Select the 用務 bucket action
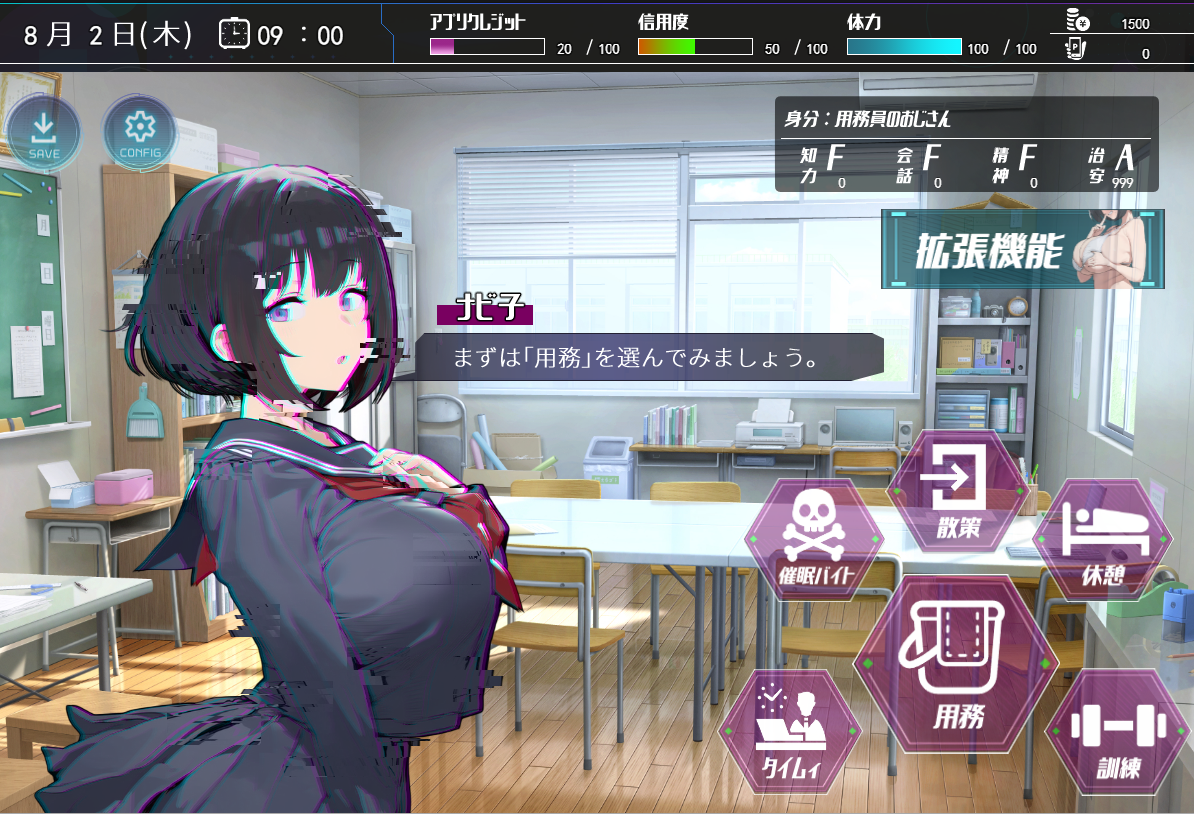 [958, 664]
